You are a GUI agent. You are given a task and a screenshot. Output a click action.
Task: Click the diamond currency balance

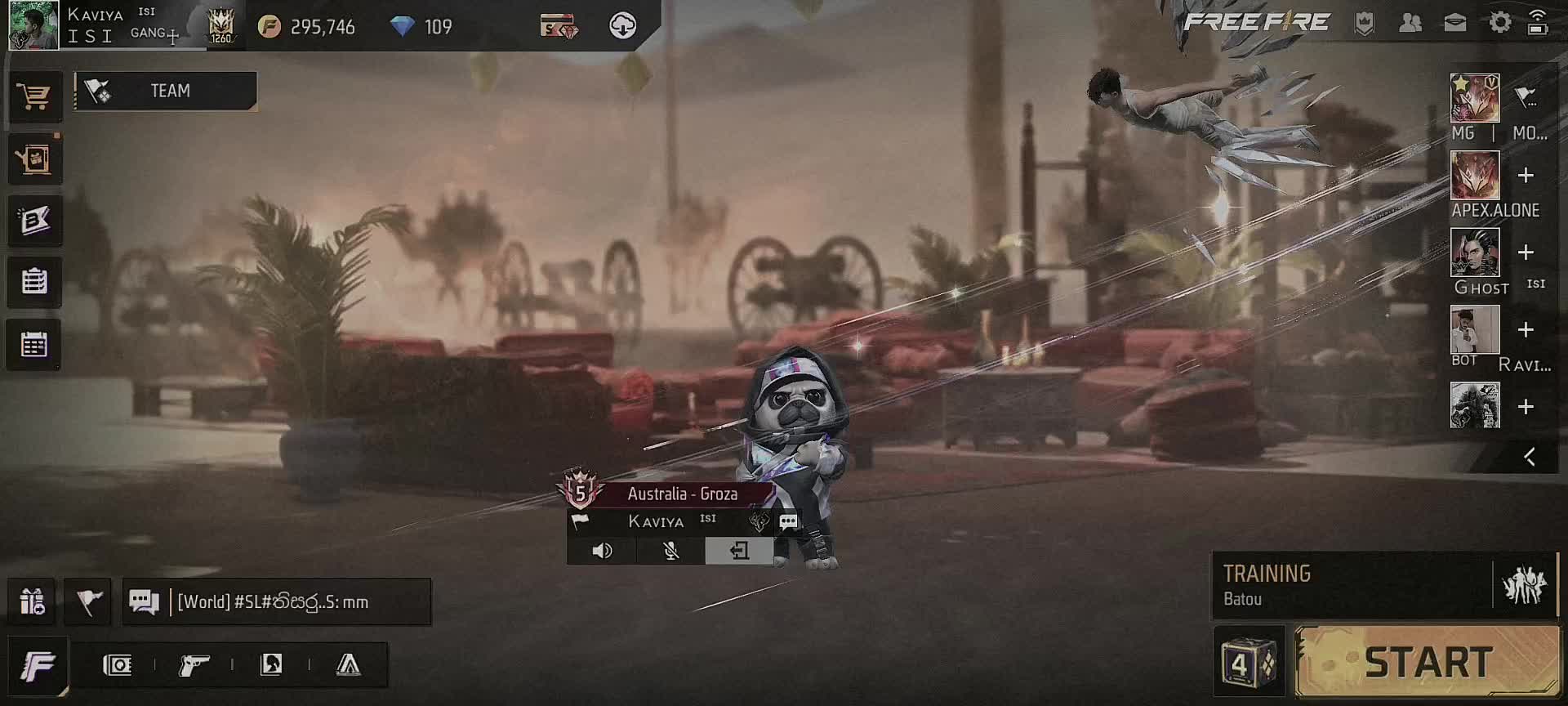(x=422, y=27)
